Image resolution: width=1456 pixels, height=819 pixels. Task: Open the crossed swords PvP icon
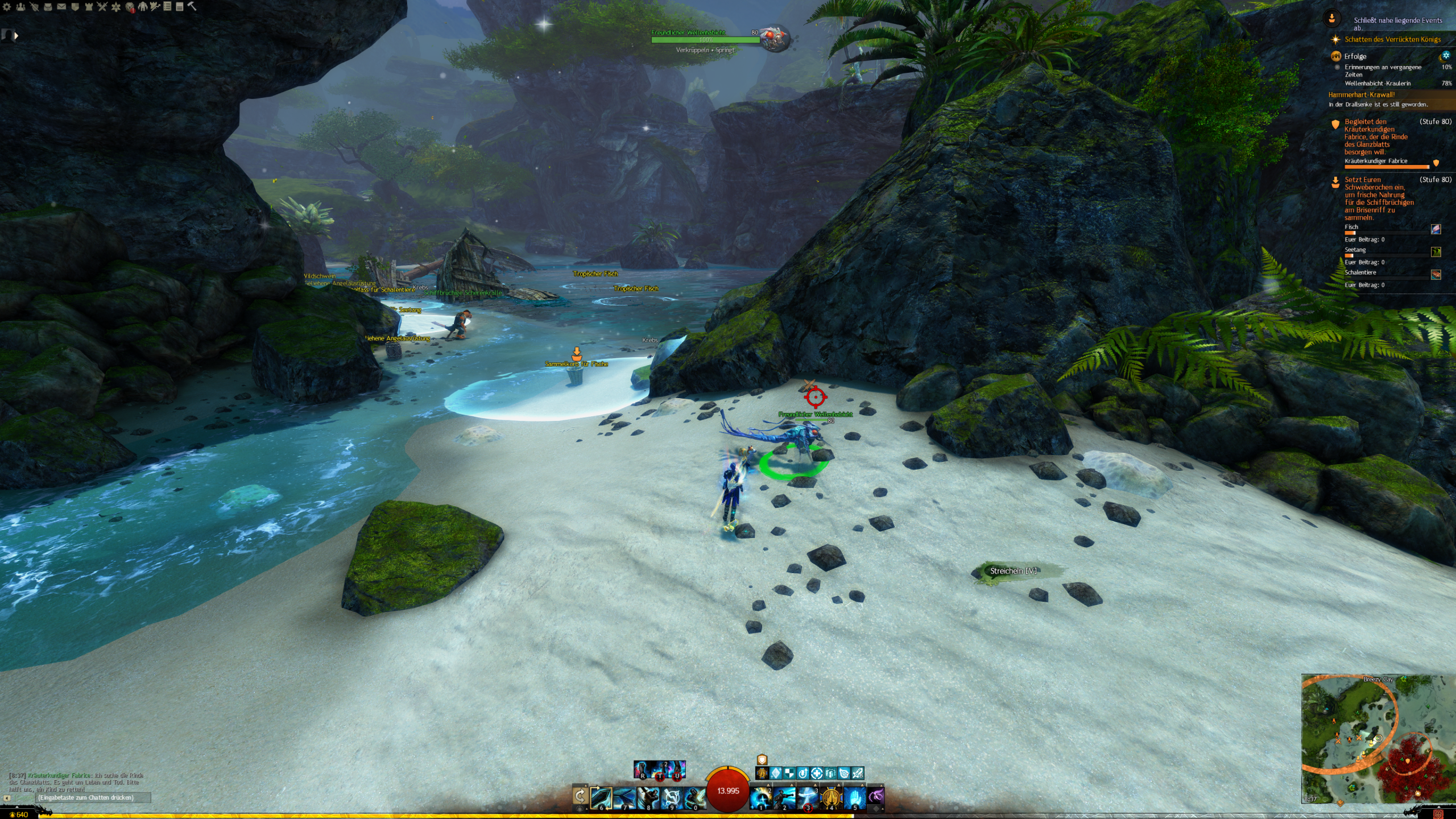(102, 7)
